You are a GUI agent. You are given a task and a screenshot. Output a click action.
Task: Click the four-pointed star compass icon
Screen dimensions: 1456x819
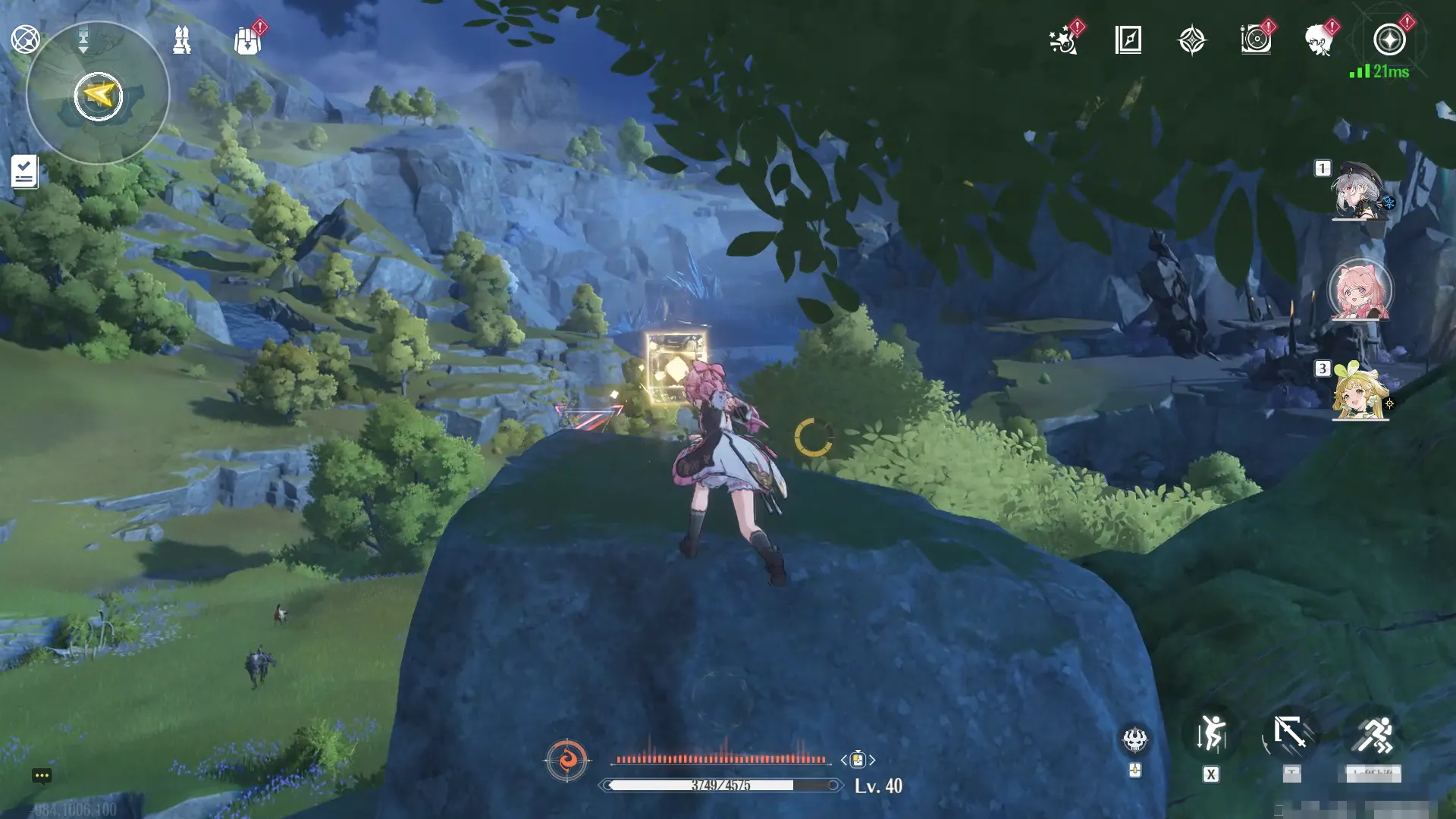(1191, 40)
